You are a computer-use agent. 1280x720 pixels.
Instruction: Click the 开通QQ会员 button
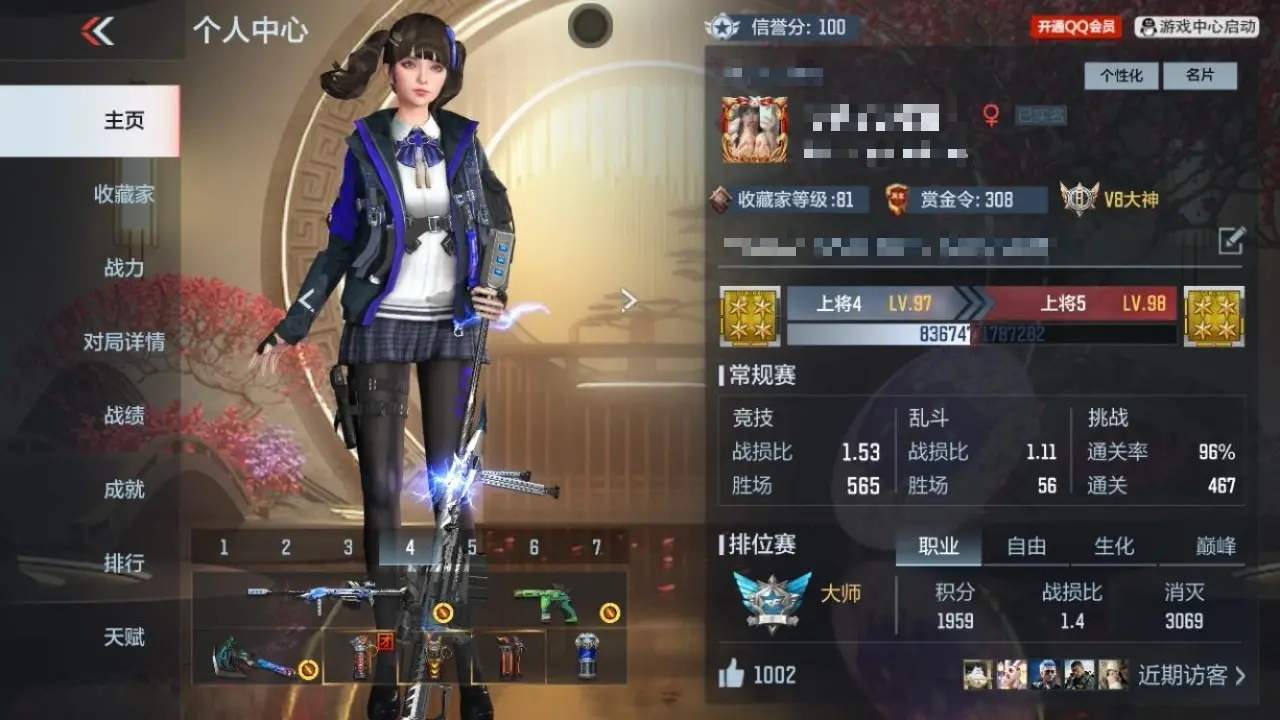pyautogui.click(x=1076, y=27)
